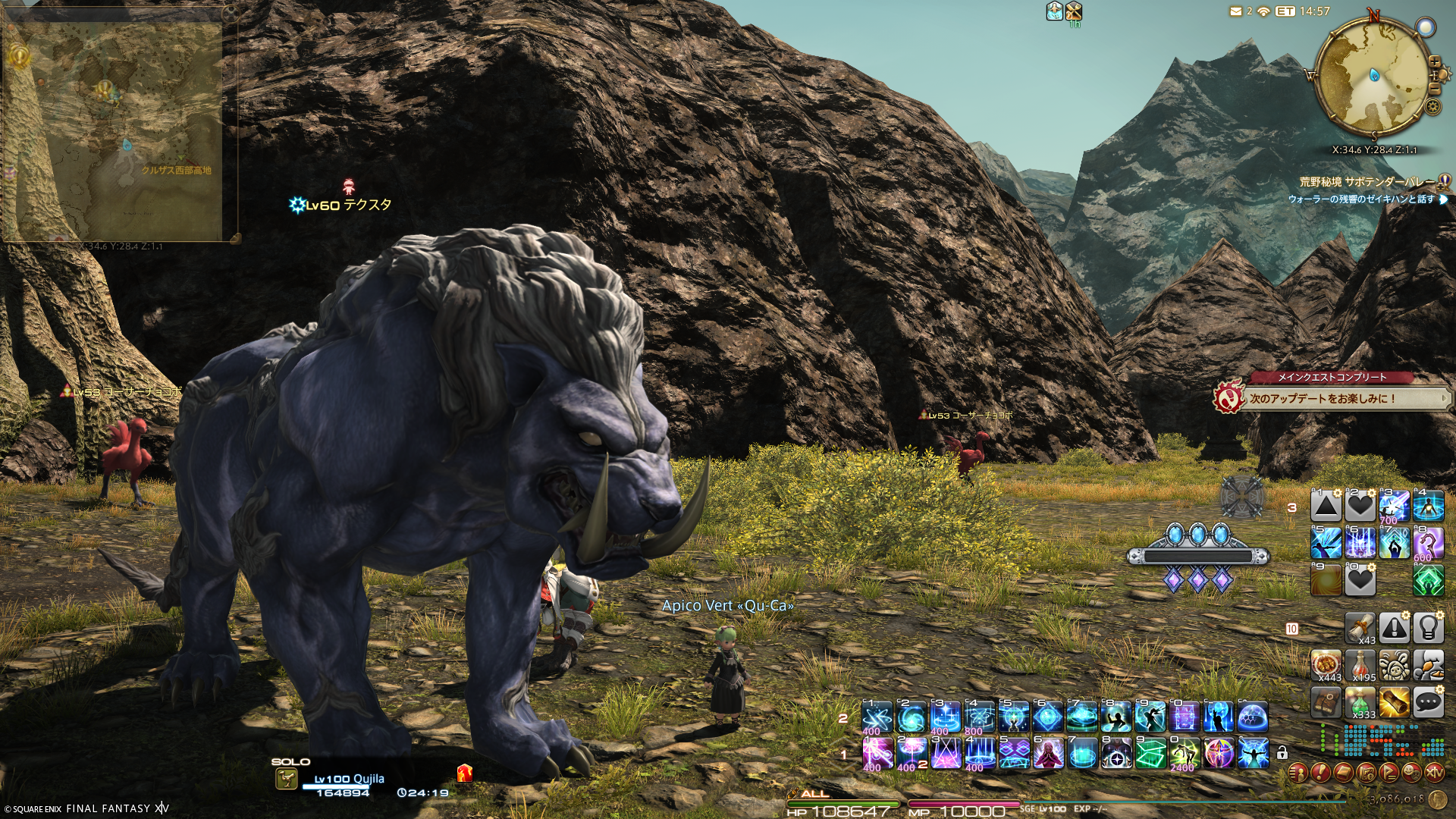Activate the lightbulb macro icon
The image size is (1456, 819).
1428,628
